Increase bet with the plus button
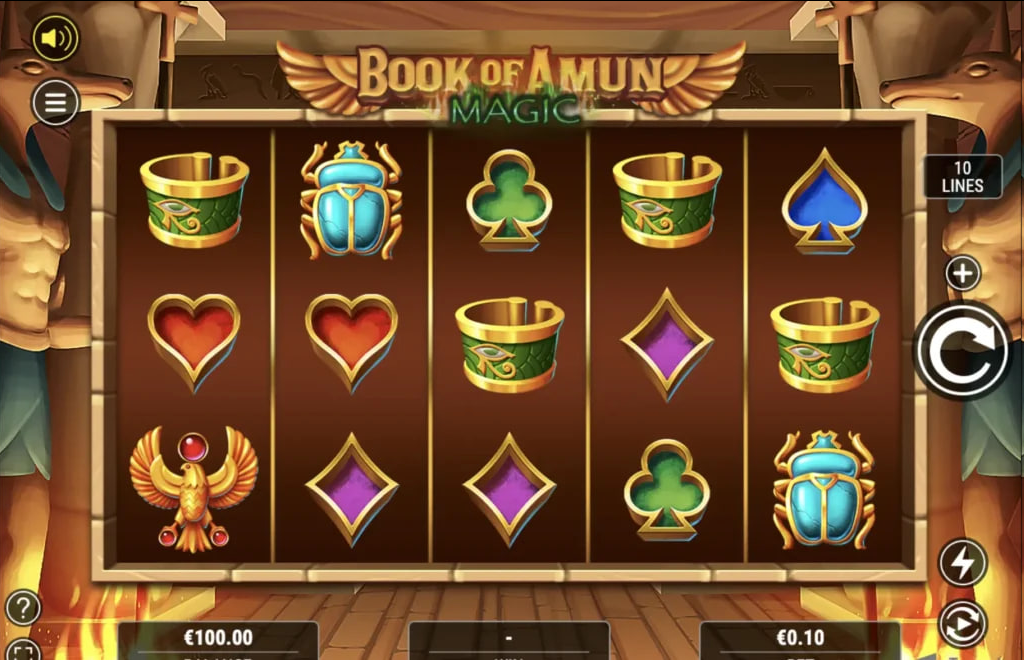The width and height of the screenshot is (1024, 660). pyautogui.click(x=963, y=273)
